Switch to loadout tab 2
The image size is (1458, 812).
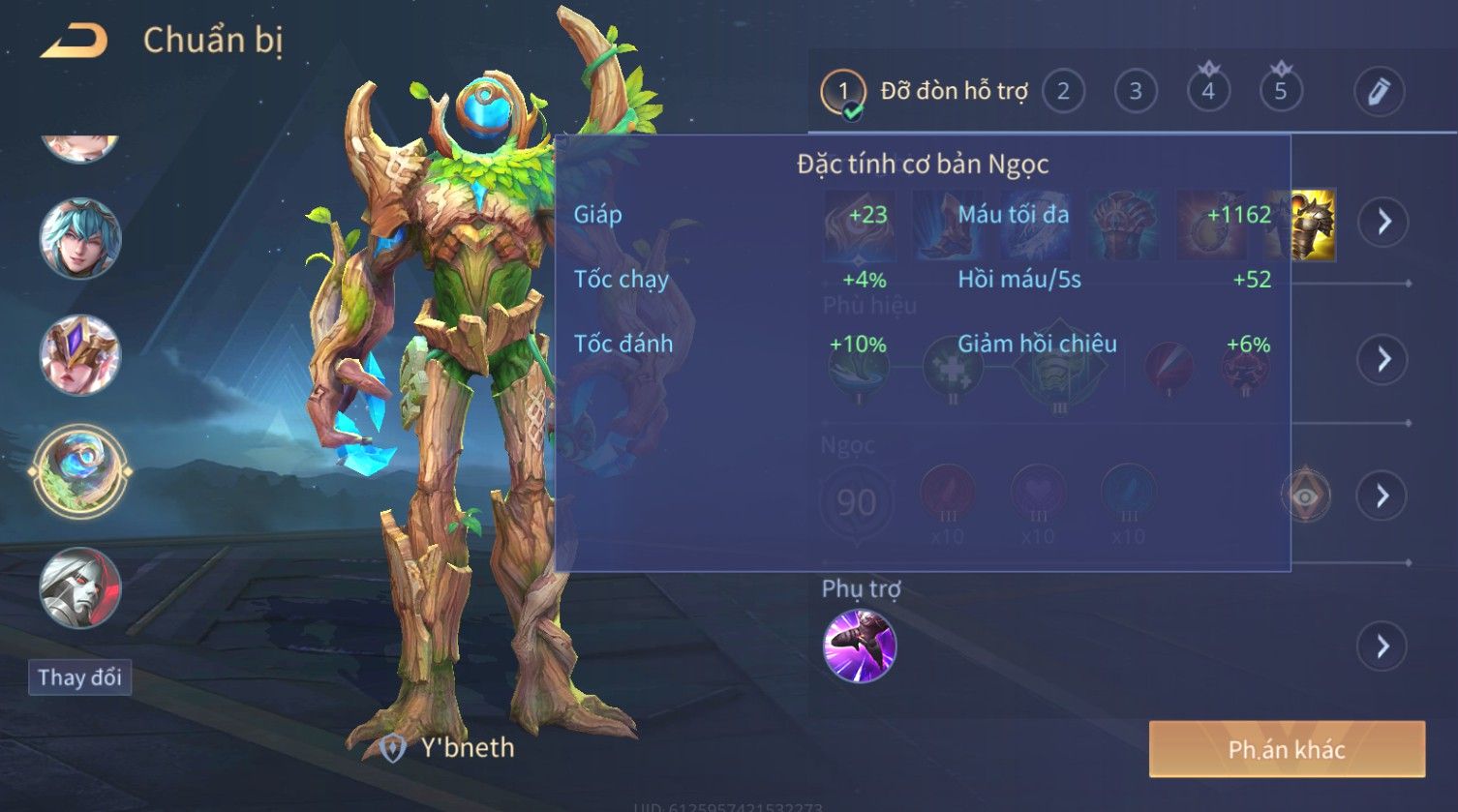1063,92
